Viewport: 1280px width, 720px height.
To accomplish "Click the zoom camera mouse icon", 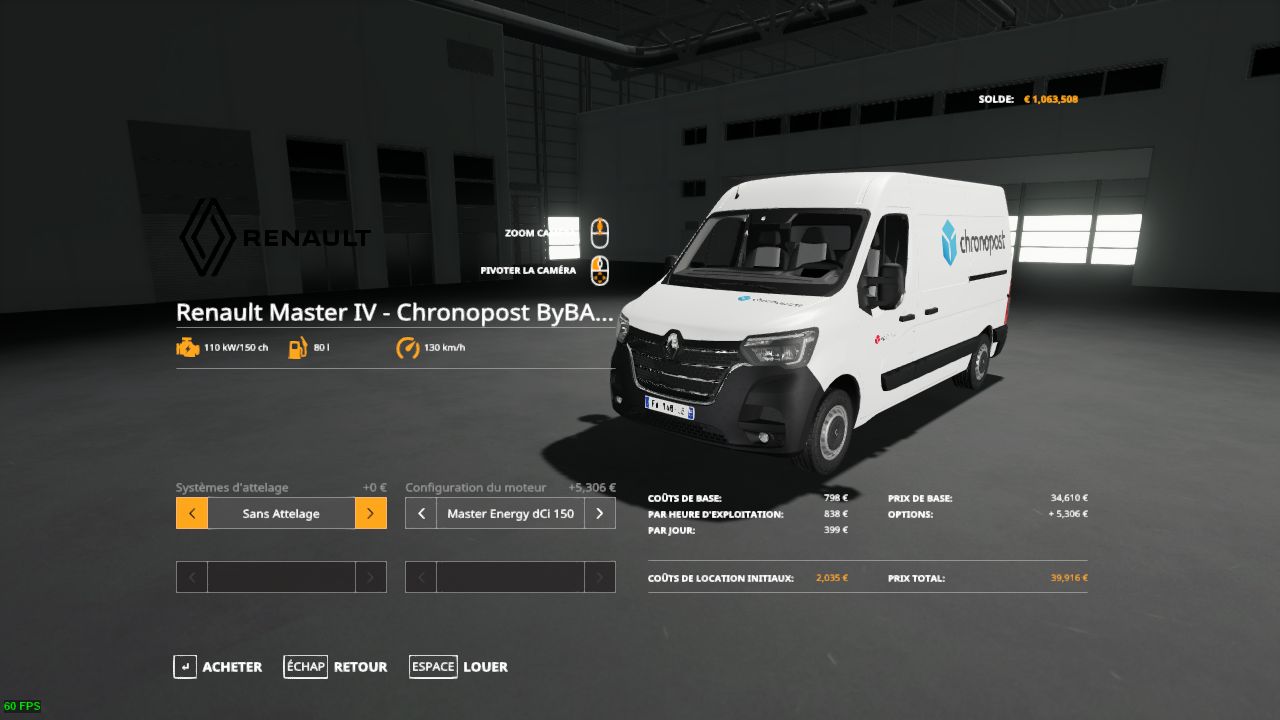I will pyautogui.click(x=599, y=232).
